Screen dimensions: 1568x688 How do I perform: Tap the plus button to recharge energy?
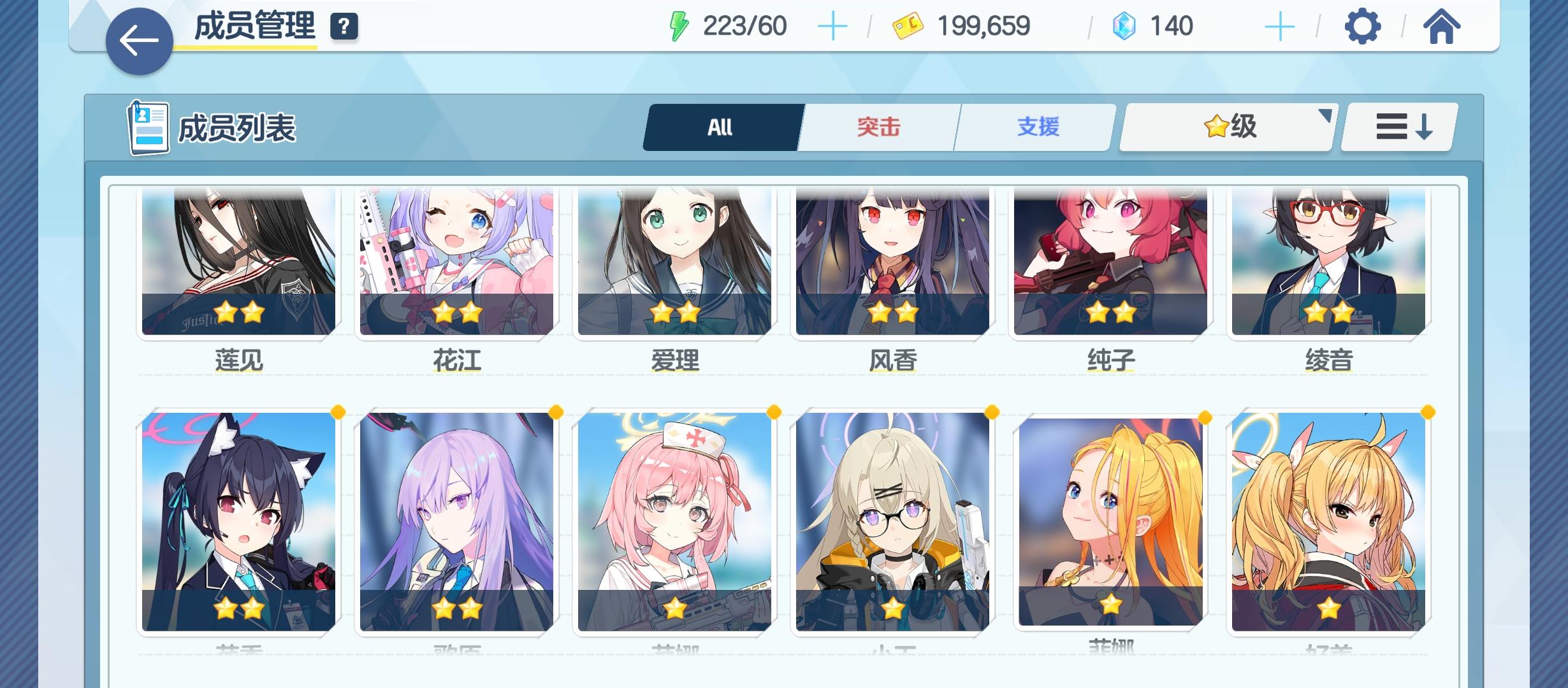833,27
